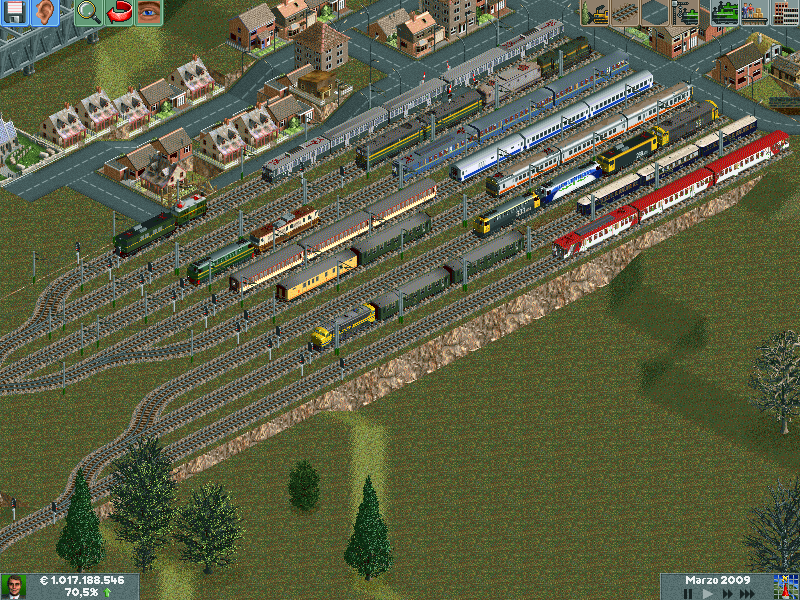The height and width of the screenshot is (600, 800).
Task: Open the map from the corner icon
Action: click(784, 586)
